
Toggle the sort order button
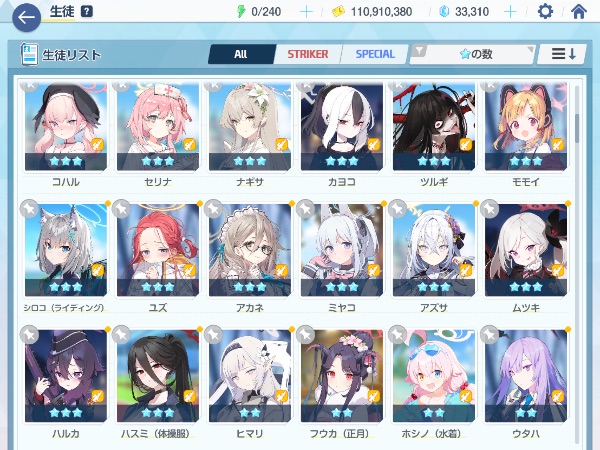562,54
